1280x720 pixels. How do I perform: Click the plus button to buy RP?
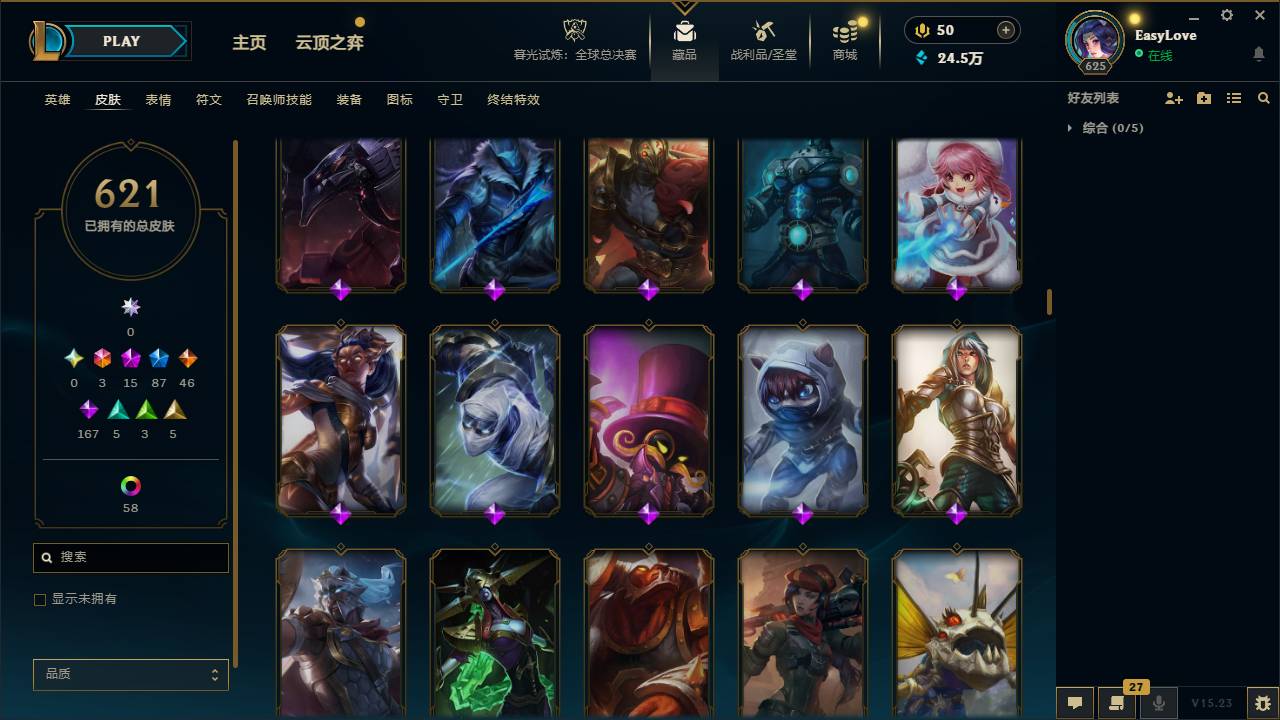click(1004, 29)
